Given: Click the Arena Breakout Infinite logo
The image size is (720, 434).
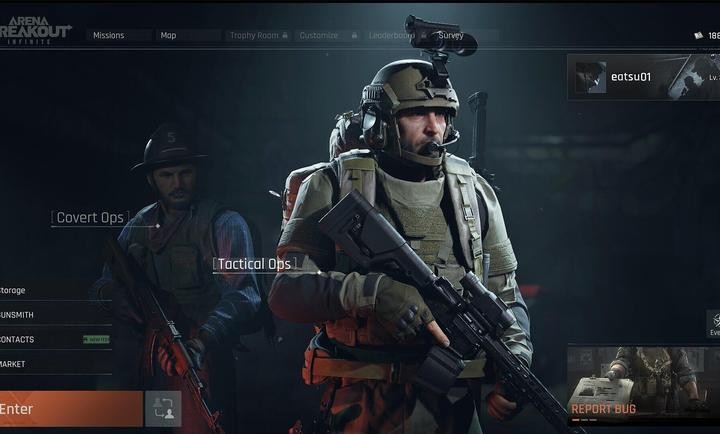Looking at the screenshot, I should (36, 31).
